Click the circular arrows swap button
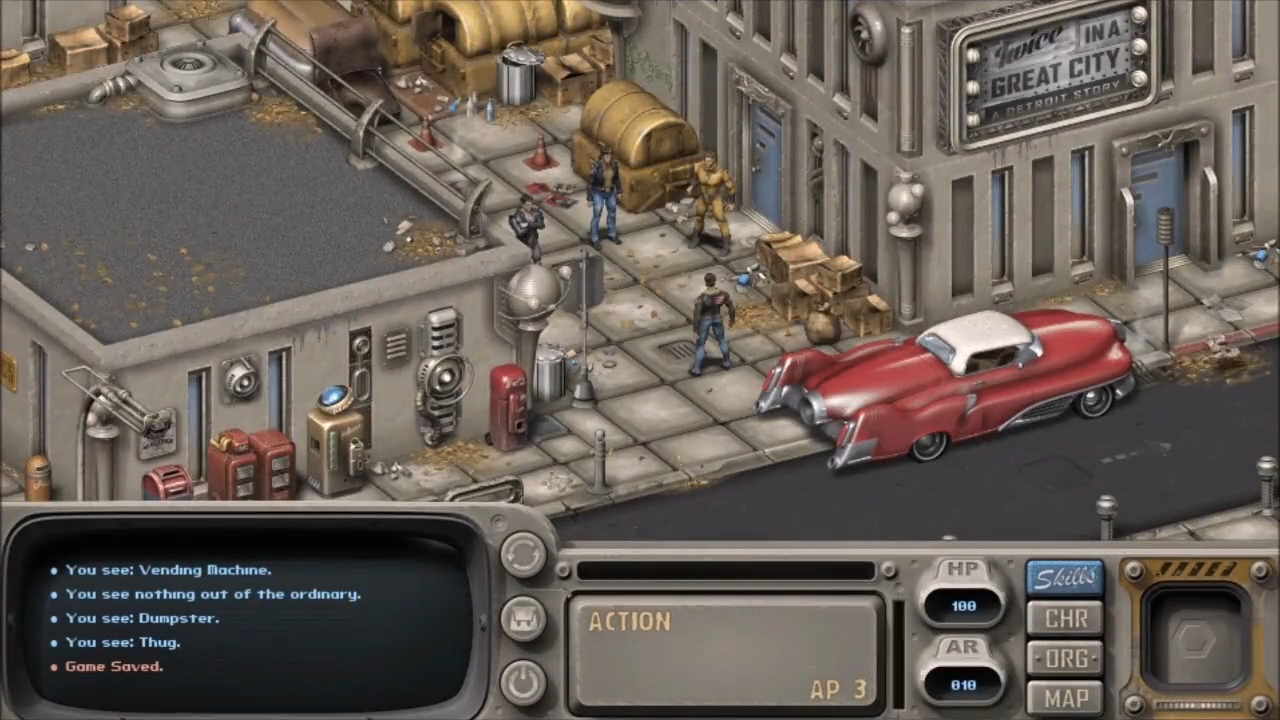Viewport: 1280px width, 720px height. pyautogui.click(x=523, y=555)
